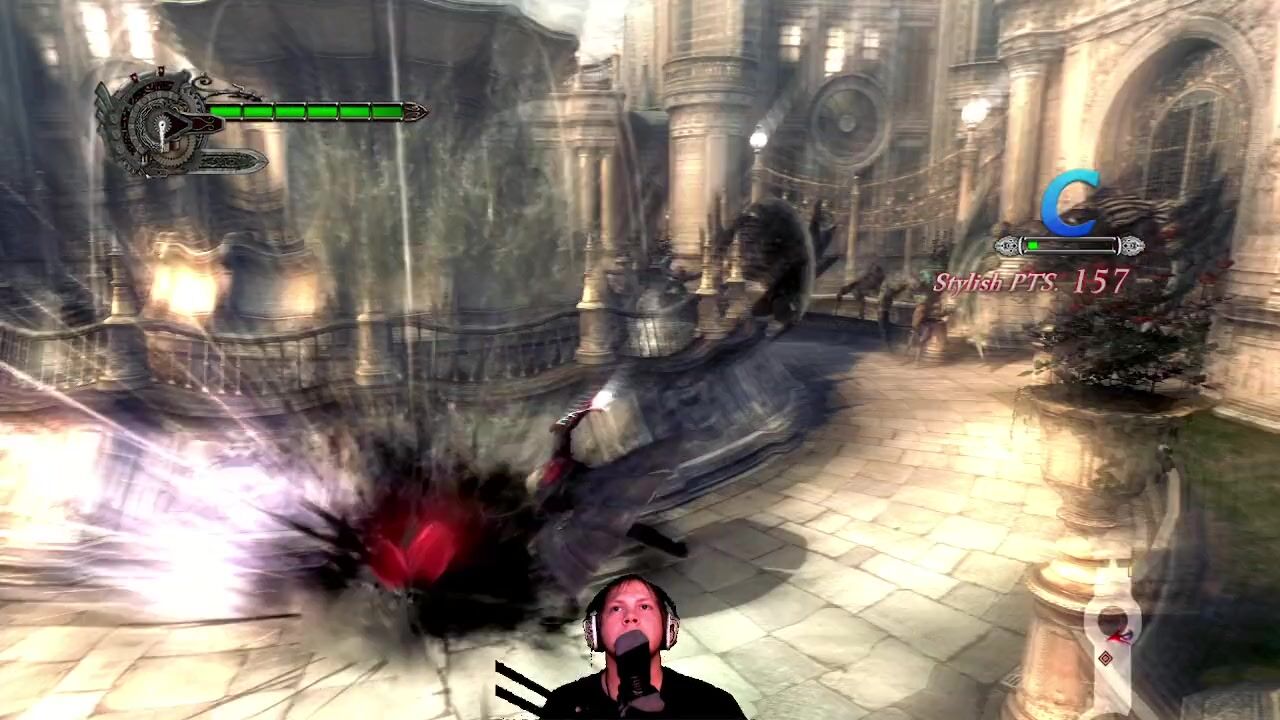Select the blue C style rank icon

tap(1069, 205)
